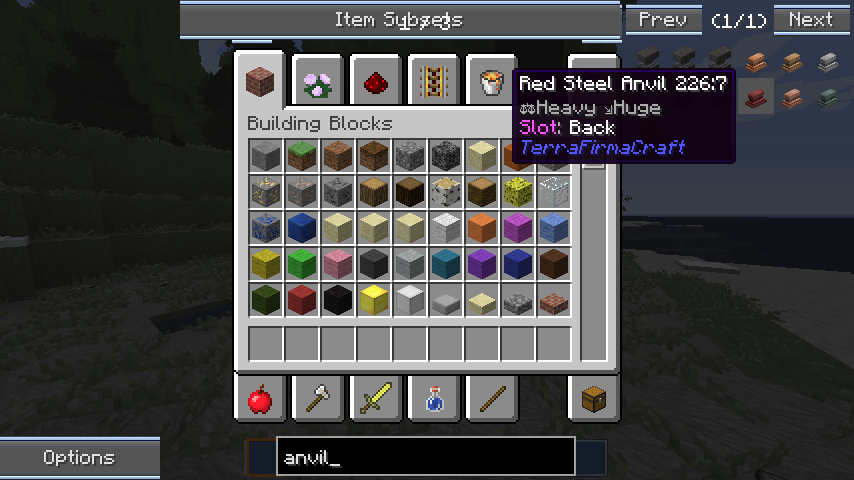The height and width of the screenshot is (480, 854).
Task: Pick the highlighted Red Steel Anvil
Action: [x=758, y=97]
